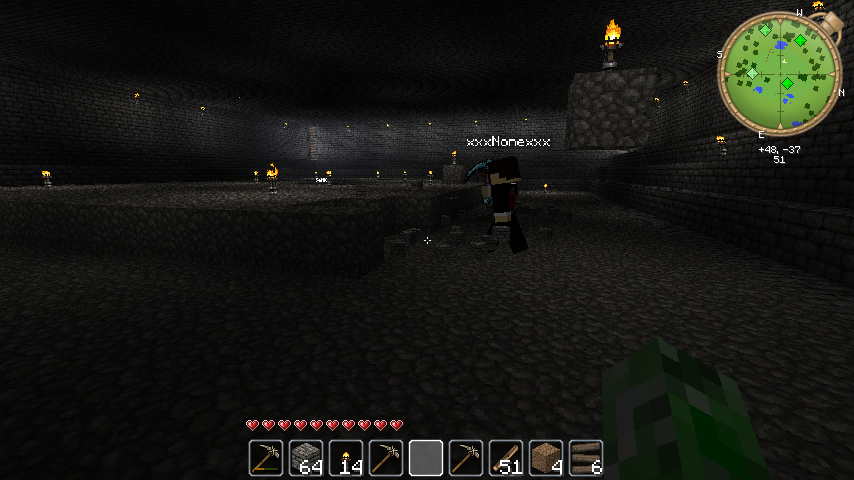This screenshot has height=480, width=854.
Task: Select the brown block stack of 4
Action: [x=545, y=458]
